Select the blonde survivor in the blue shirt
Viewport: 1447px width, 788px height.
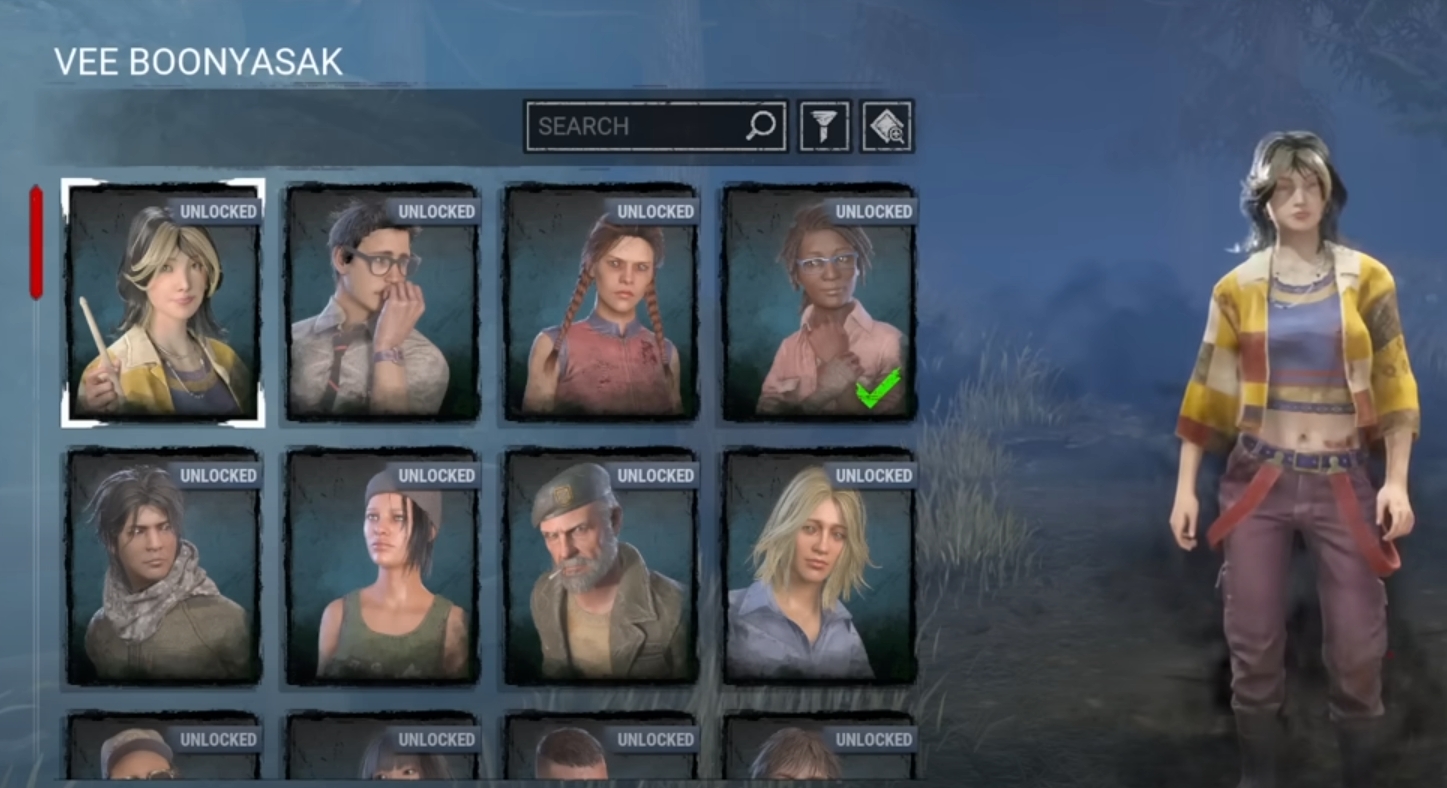pos(819,575)
